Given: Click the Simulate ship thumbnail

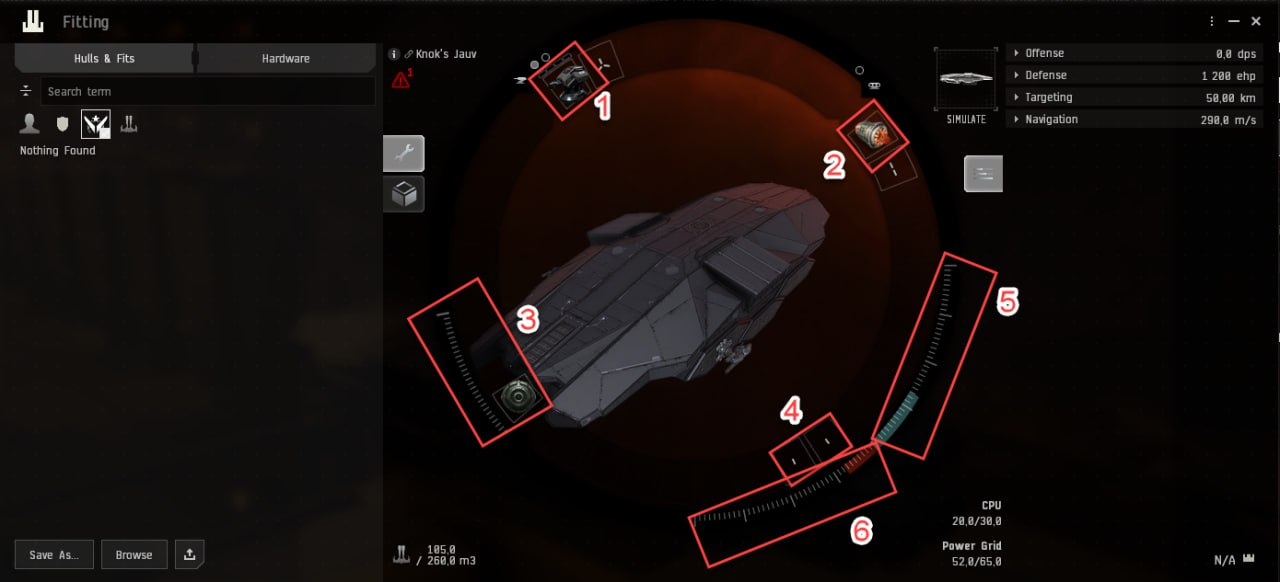Looking at the screenshot, I should click(x=966, y=79).
